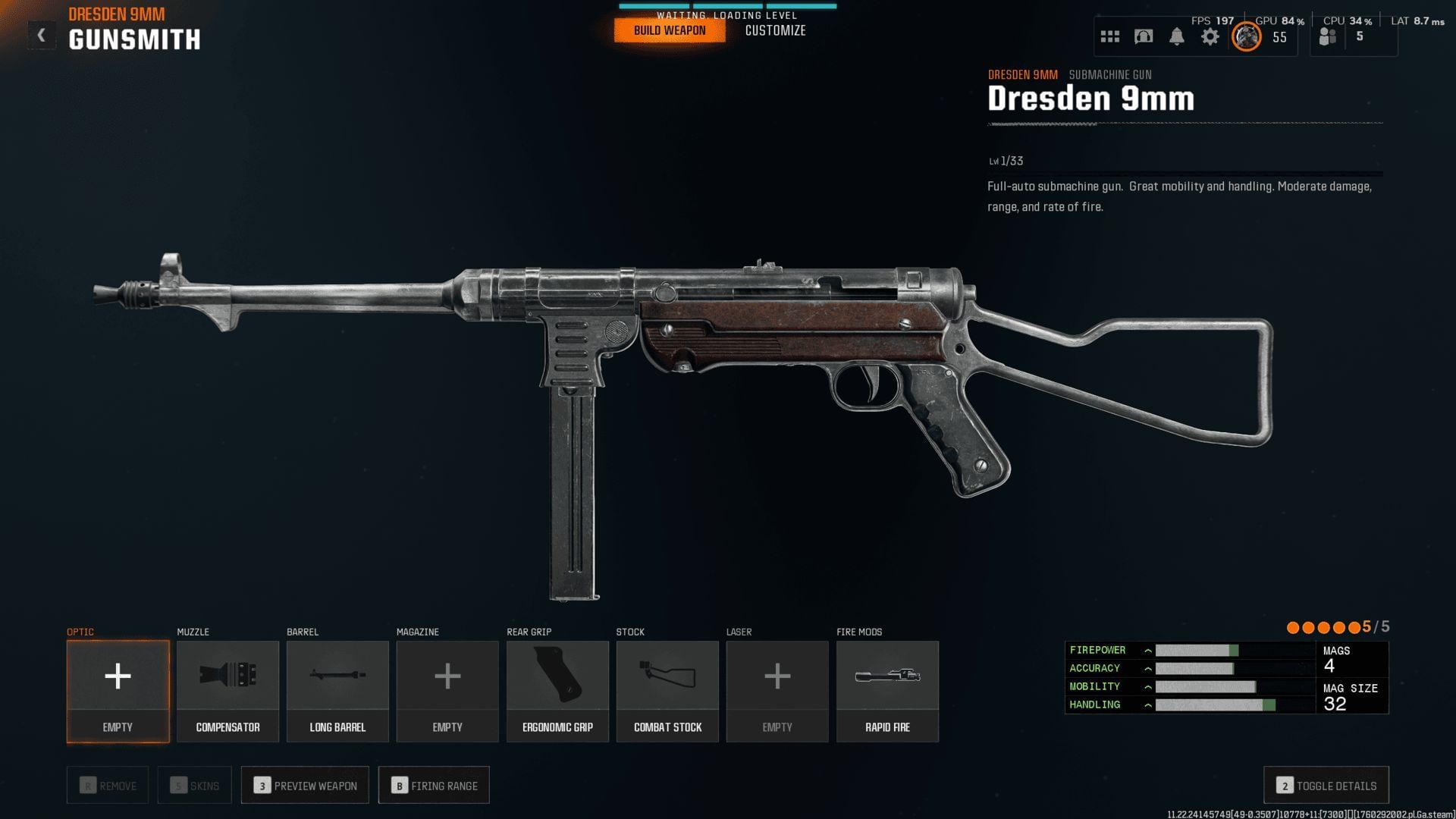Select the empty Laser slot

777,691
